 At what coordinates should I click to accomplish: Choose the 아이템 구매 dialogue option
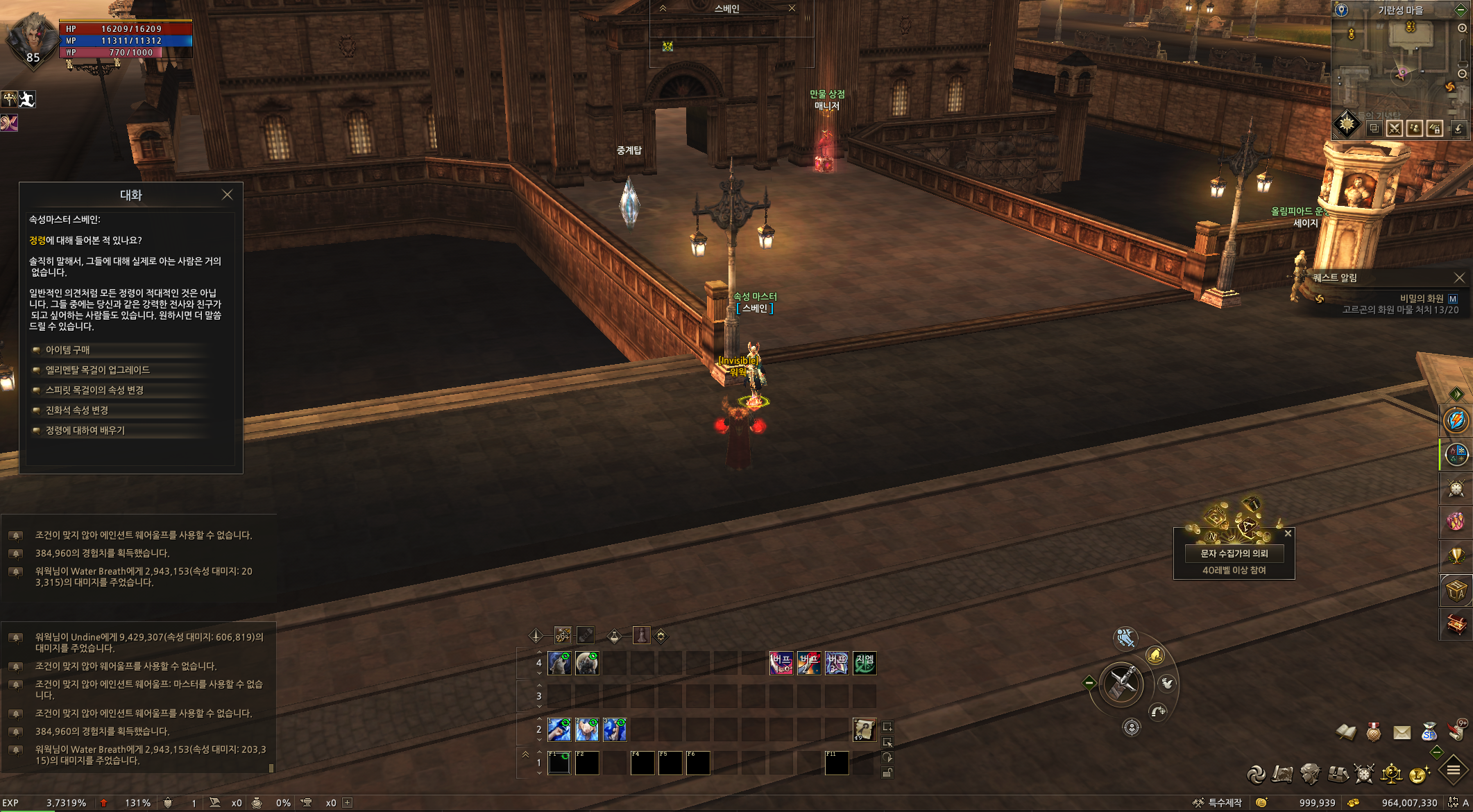click(67, 350)
